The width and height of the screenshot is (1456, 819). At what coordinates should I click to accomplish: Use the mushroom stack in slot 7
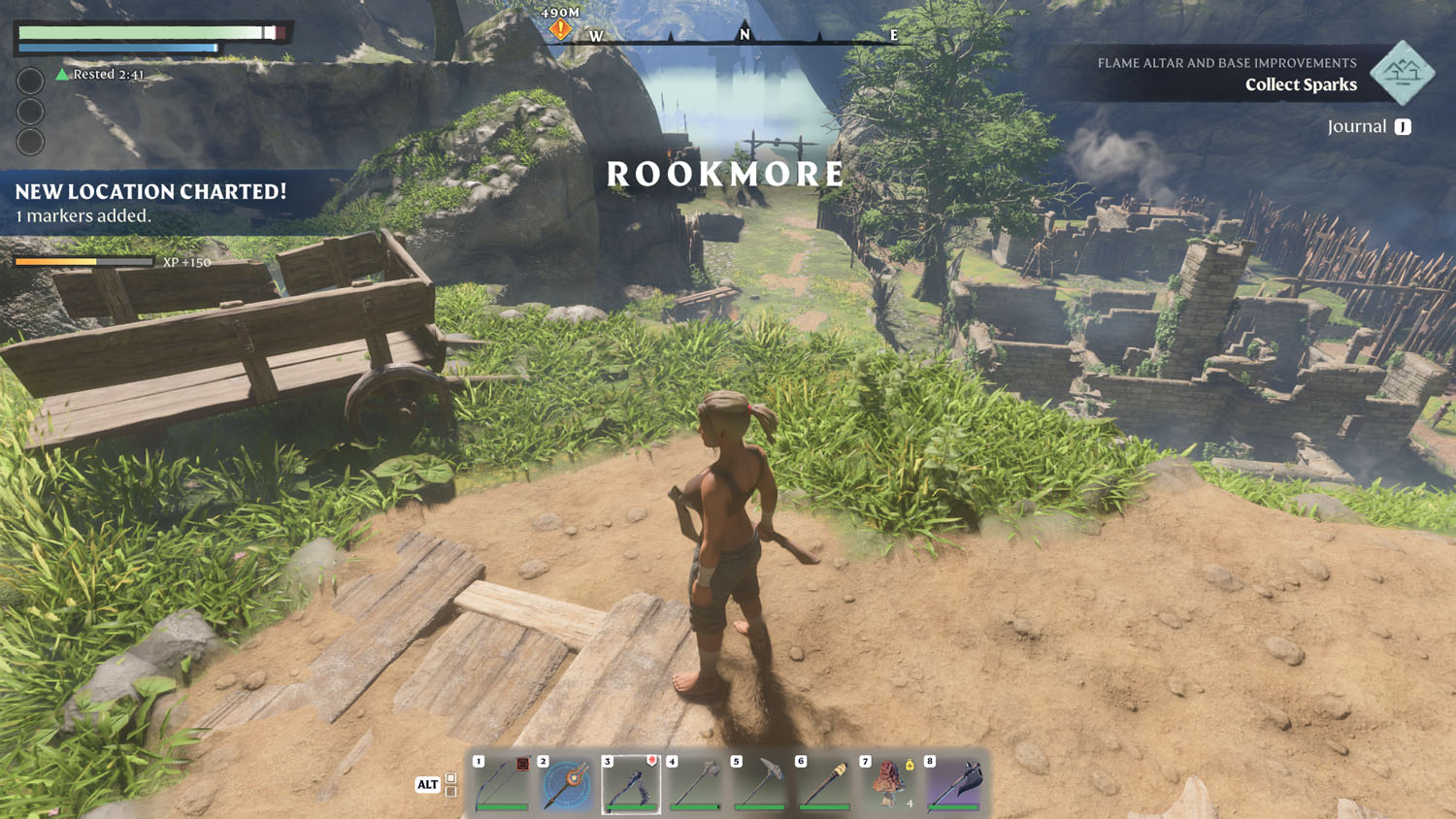[x=889, y=783]
